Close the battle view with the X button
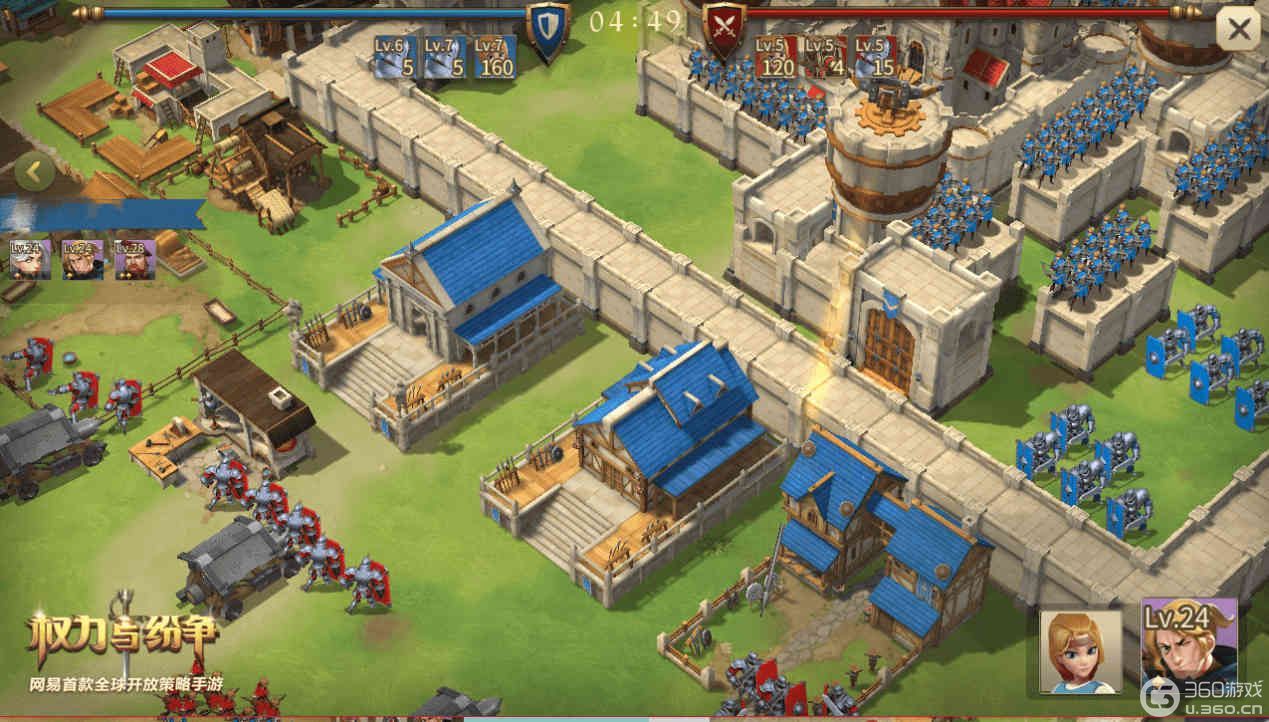Viewport: 1269px width, 722px height. tap(1237, 29)
